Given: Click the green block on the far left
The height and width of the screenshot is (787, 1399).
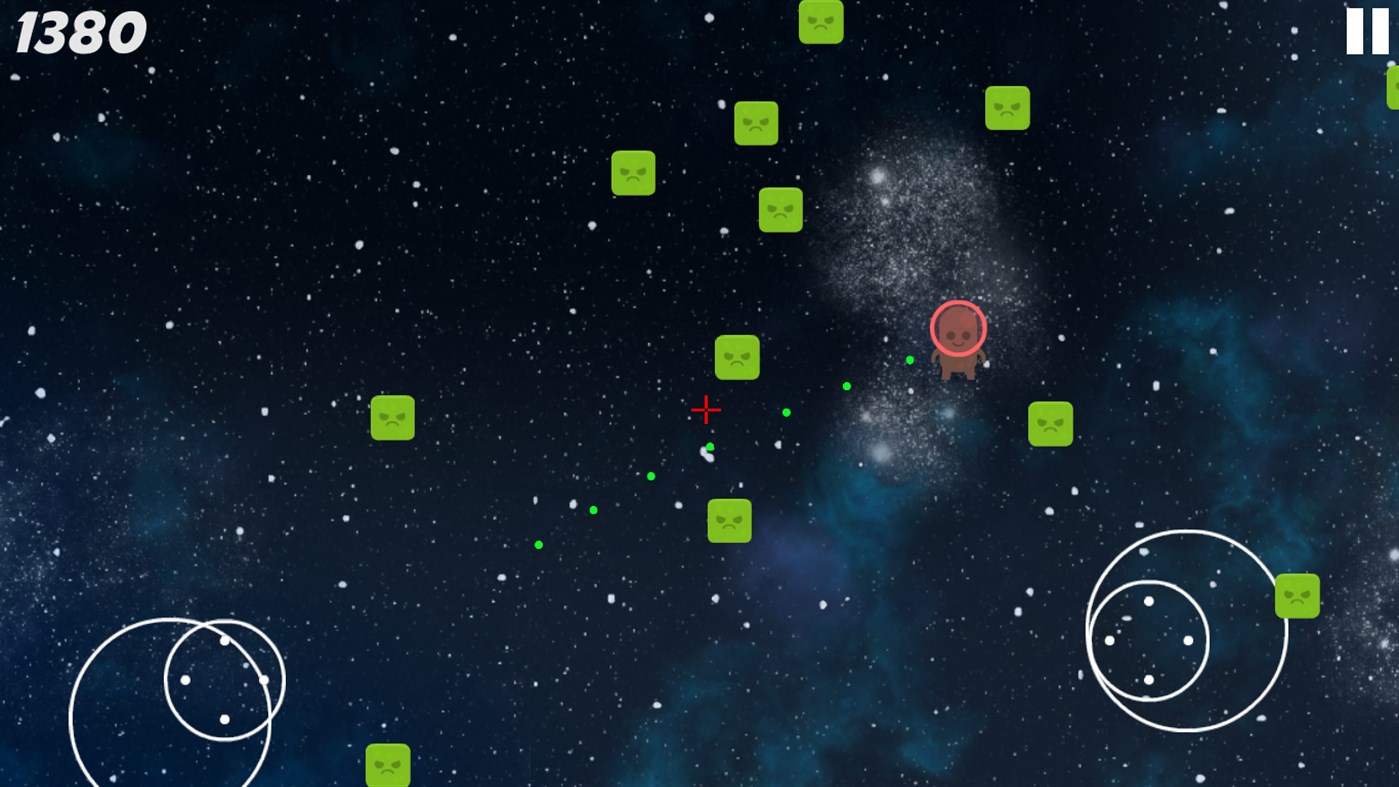Looking at the screenshot, I should pyautogui.click(x=392, y=417).
